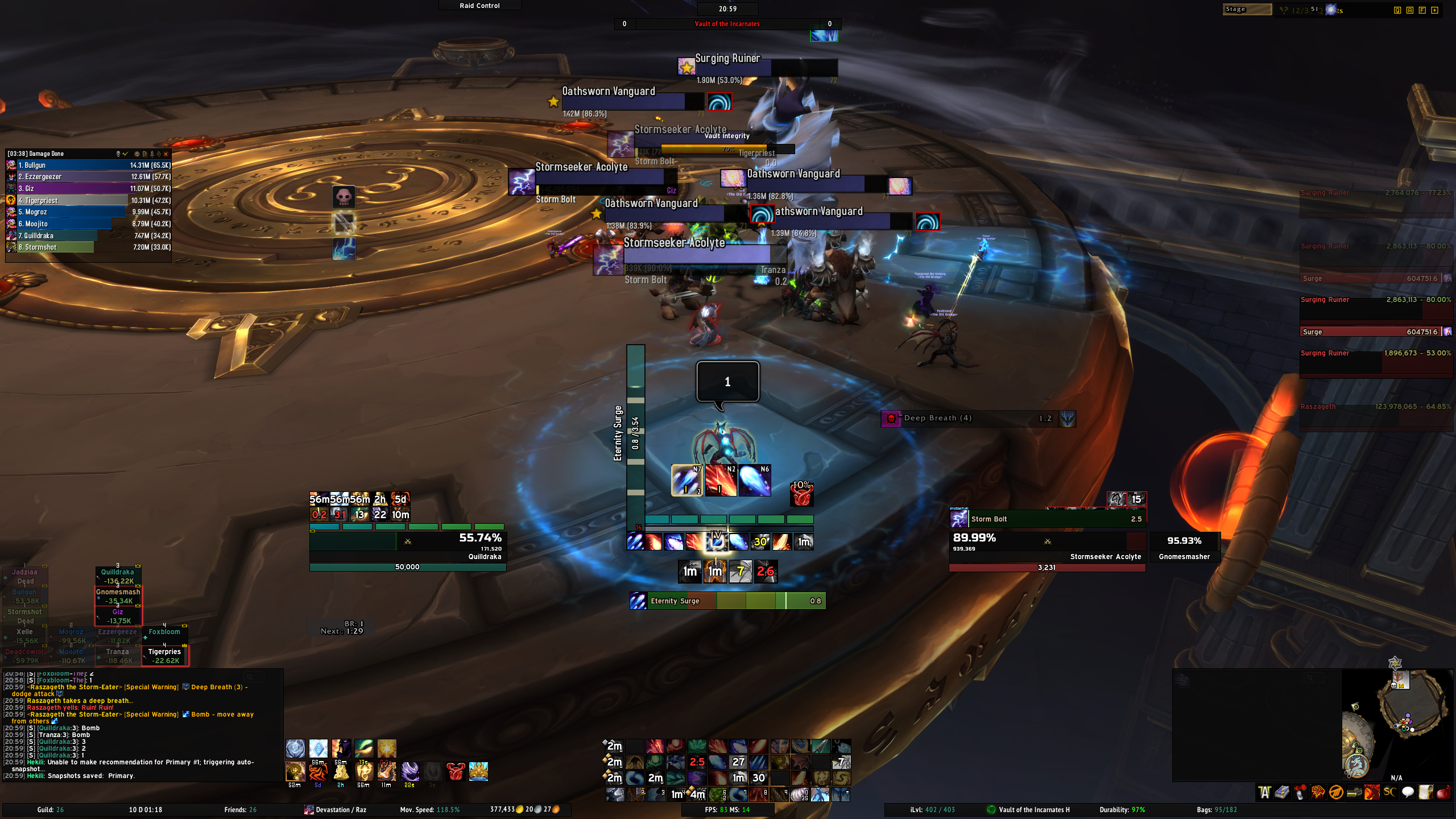Screen dimensions: 1456x819
Task: Click the Quilldraka player unit frame
Action: pos(407,546)
